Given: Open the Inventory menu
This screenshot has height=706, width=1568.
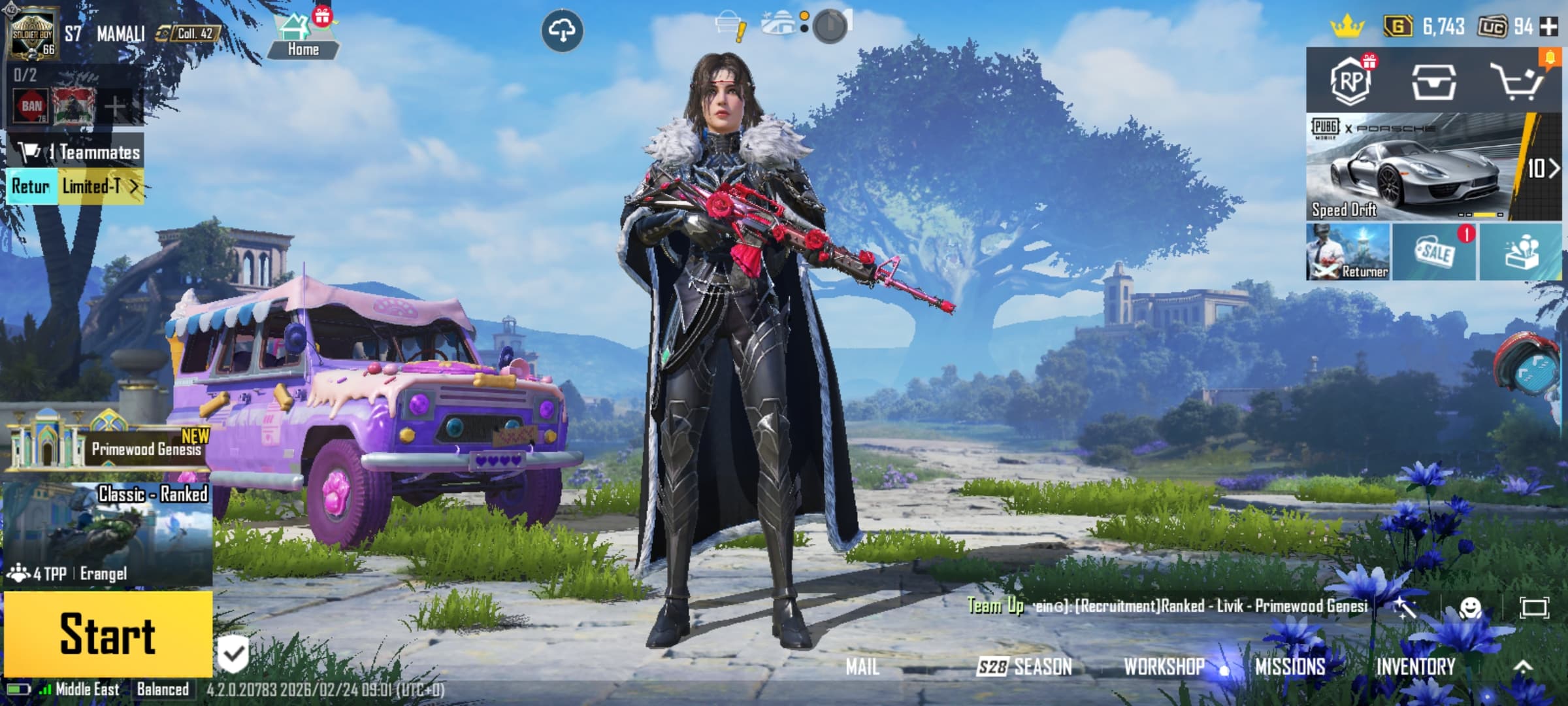Looking at the screenshot, I should (1416, 666).
